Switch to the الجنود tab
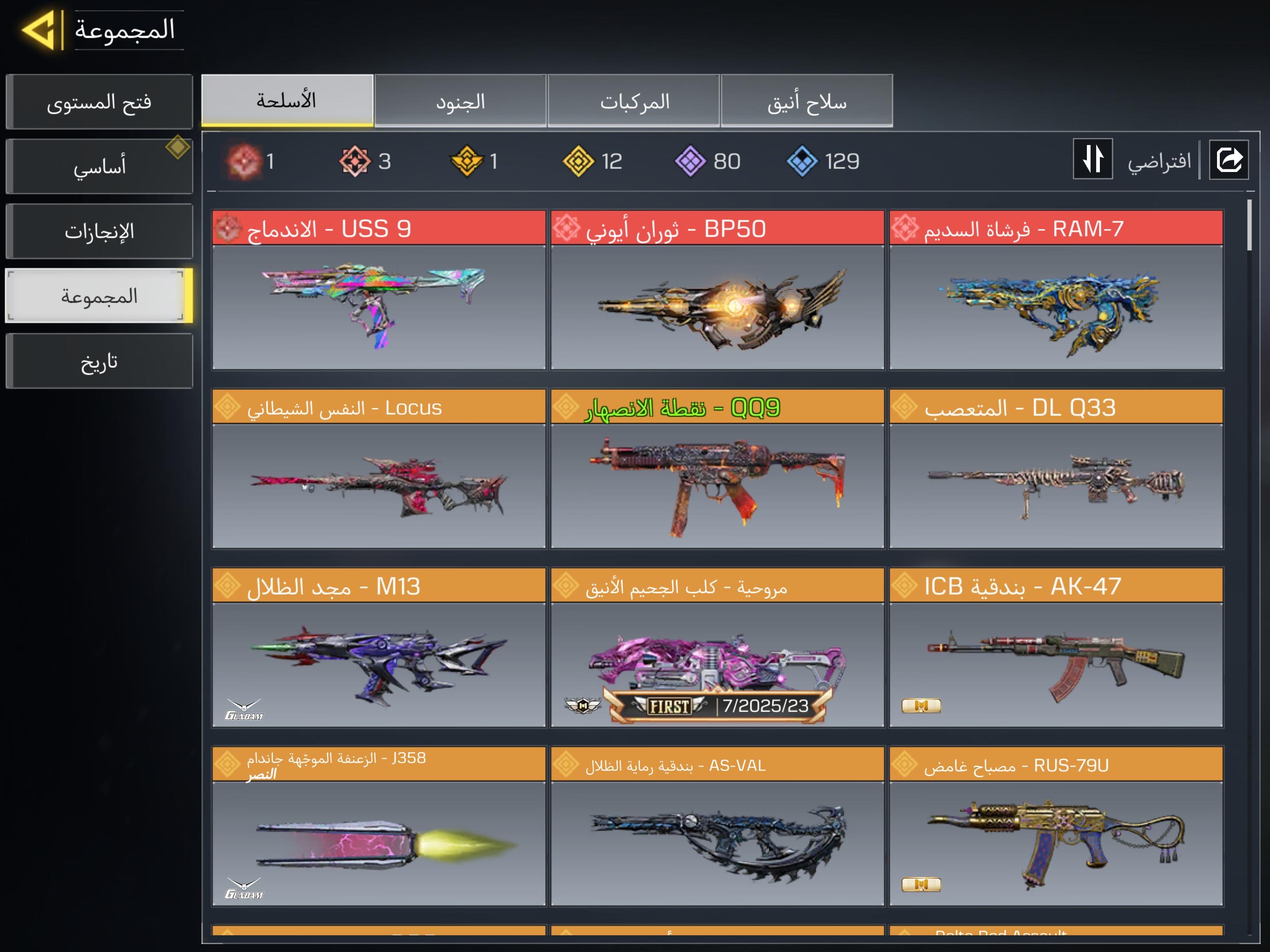The height and width of the screenshot is (952, 1270). tap(460, 101)
